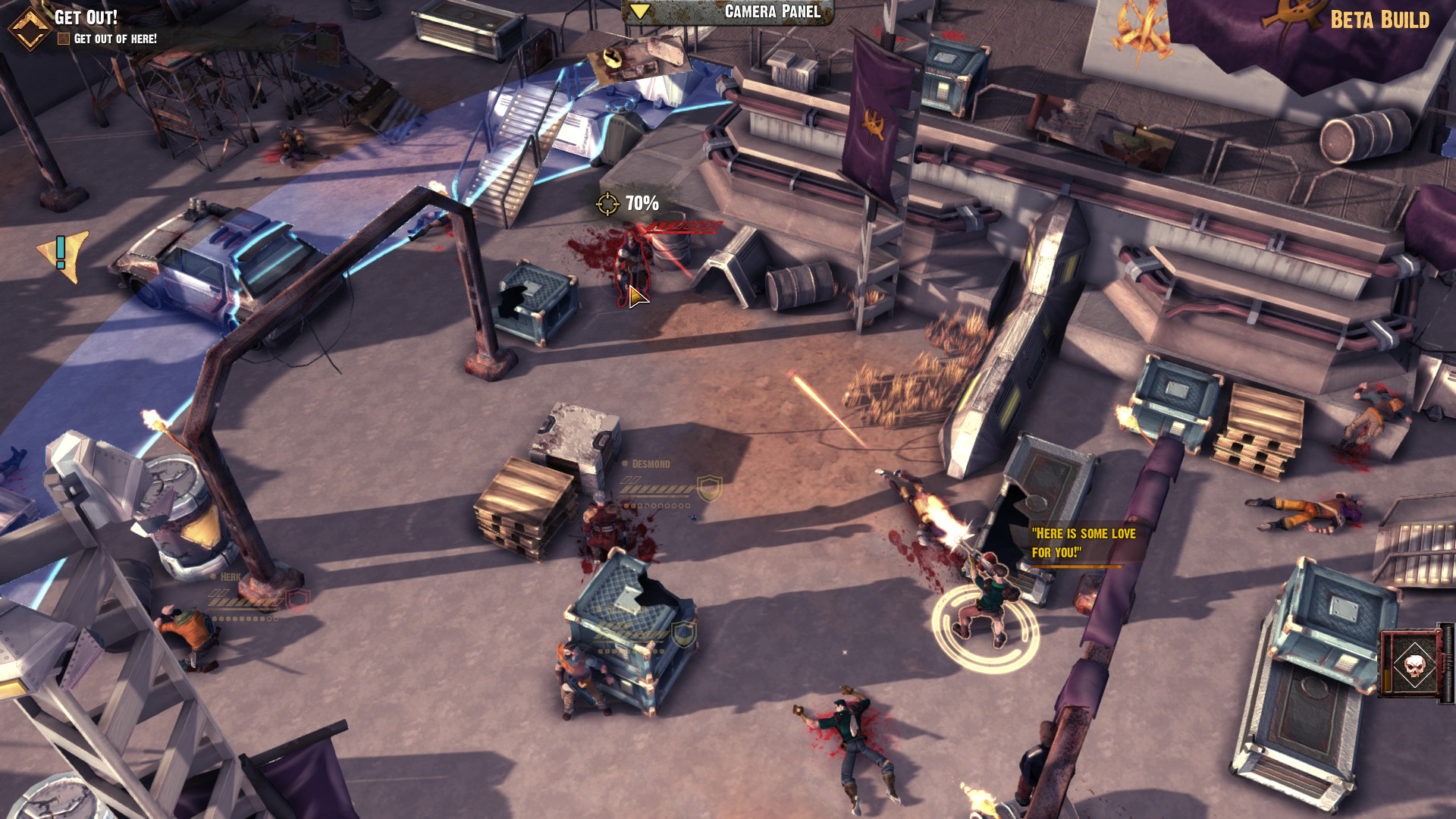This screenshot has width=1456, height=819.
Task: Click Herk's red broken shield icon
Action: pos(297,601)
